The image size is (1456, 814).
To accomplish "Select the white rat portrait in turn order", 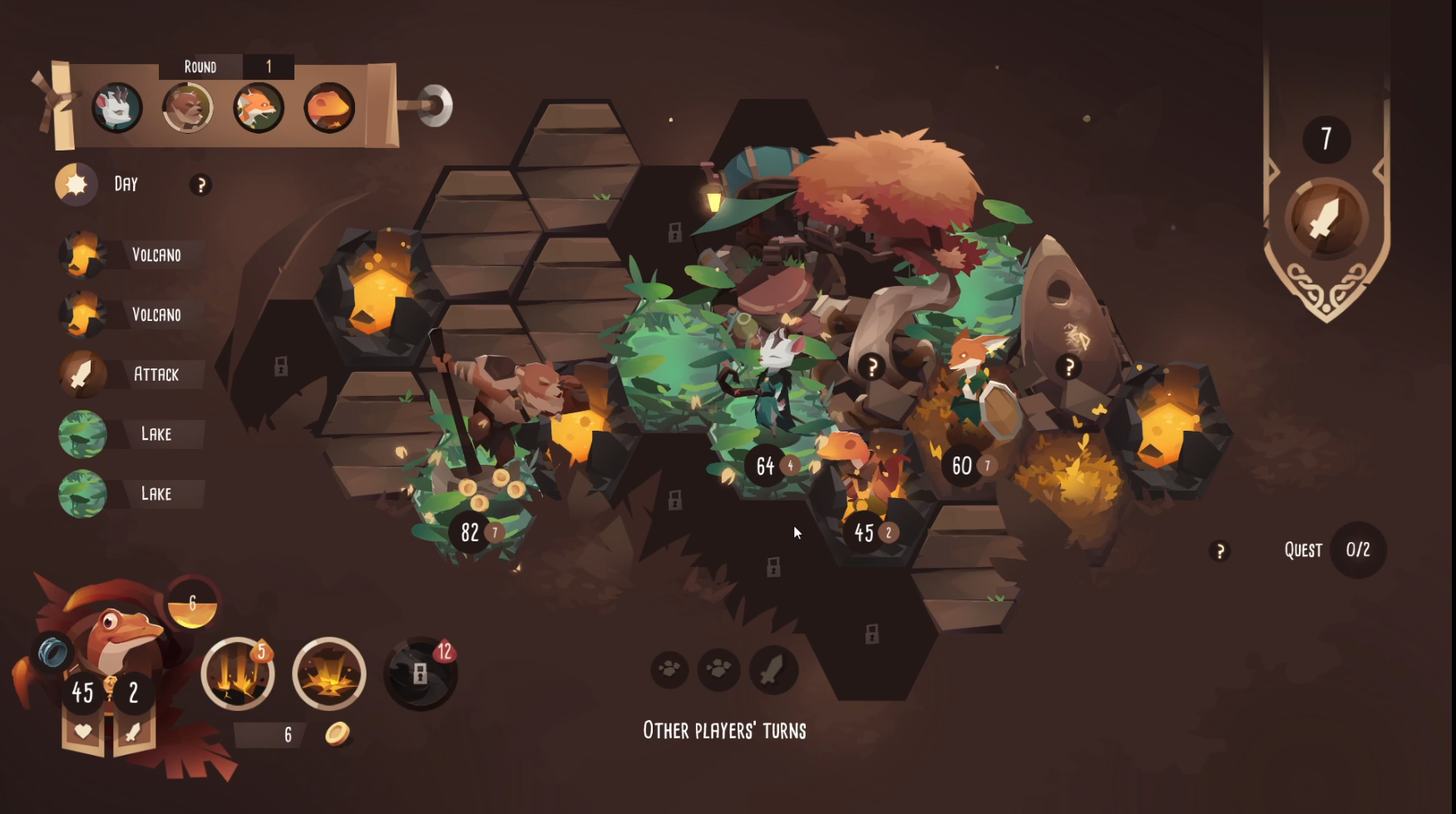I will coord(116,107).
